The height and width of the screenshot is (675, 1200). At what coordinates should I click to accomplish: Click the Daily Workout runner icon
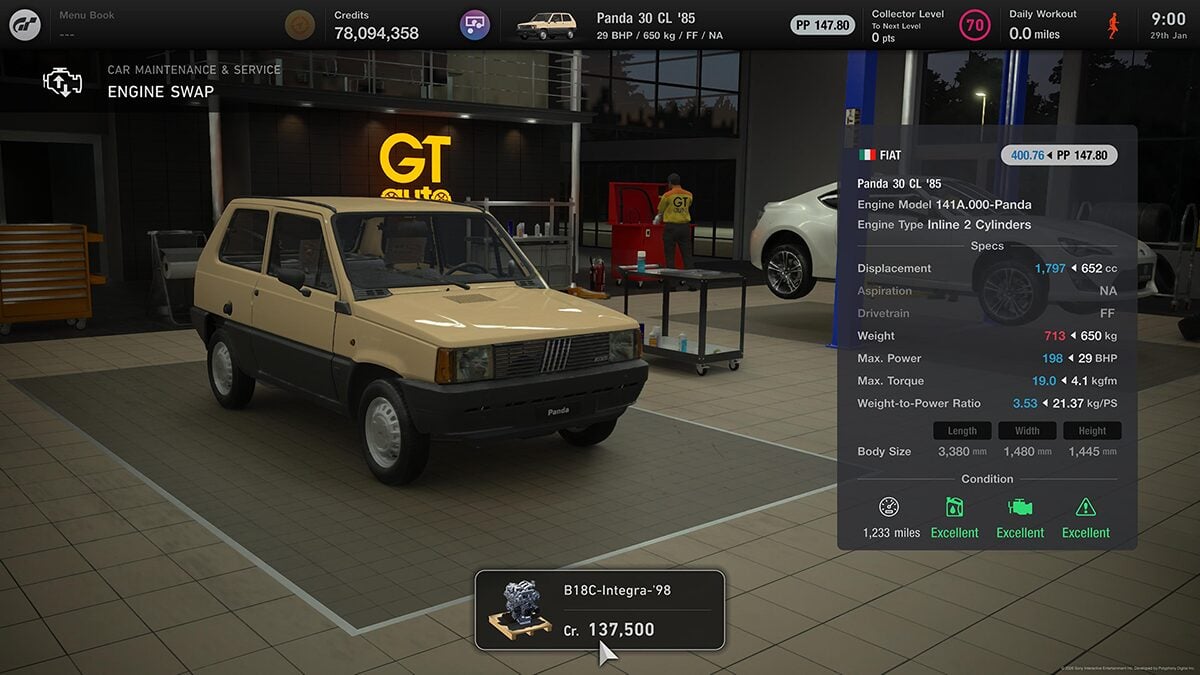tap(1113, 25)
